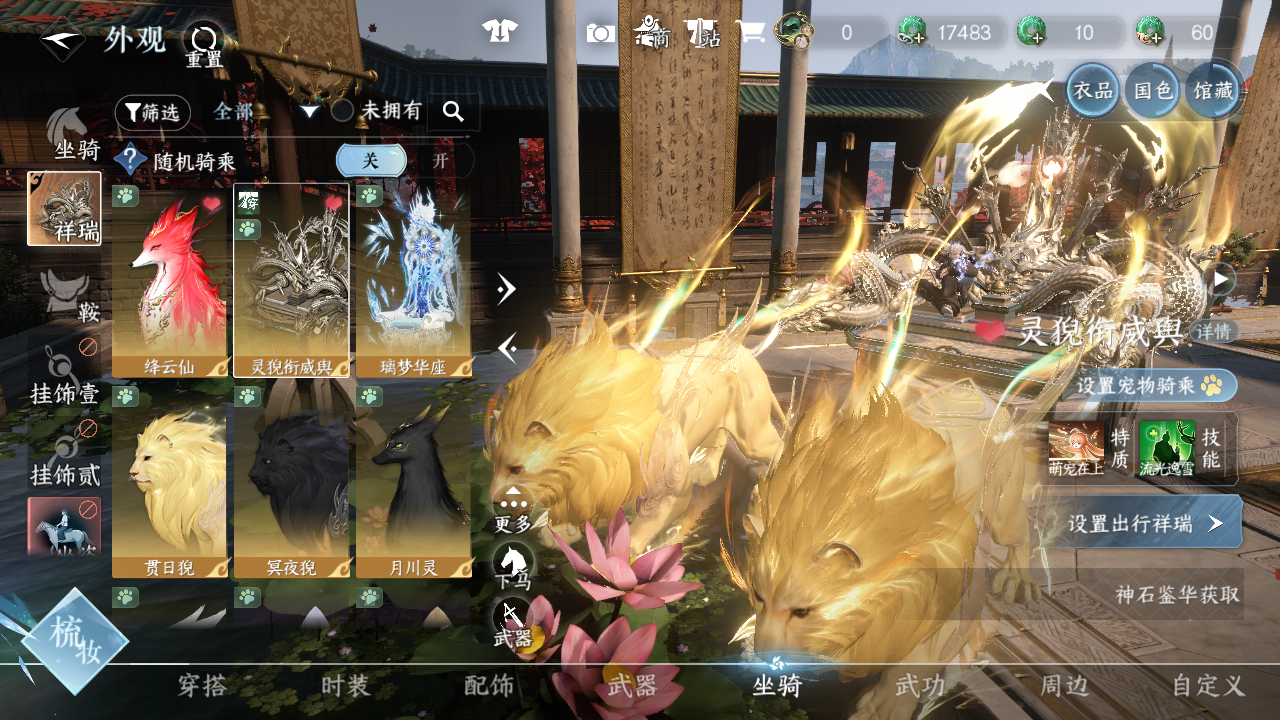Select the 绛云仙 red fox mount
Image resolution: width=1280 pixels, height=720 pixels.
(169, 280)
